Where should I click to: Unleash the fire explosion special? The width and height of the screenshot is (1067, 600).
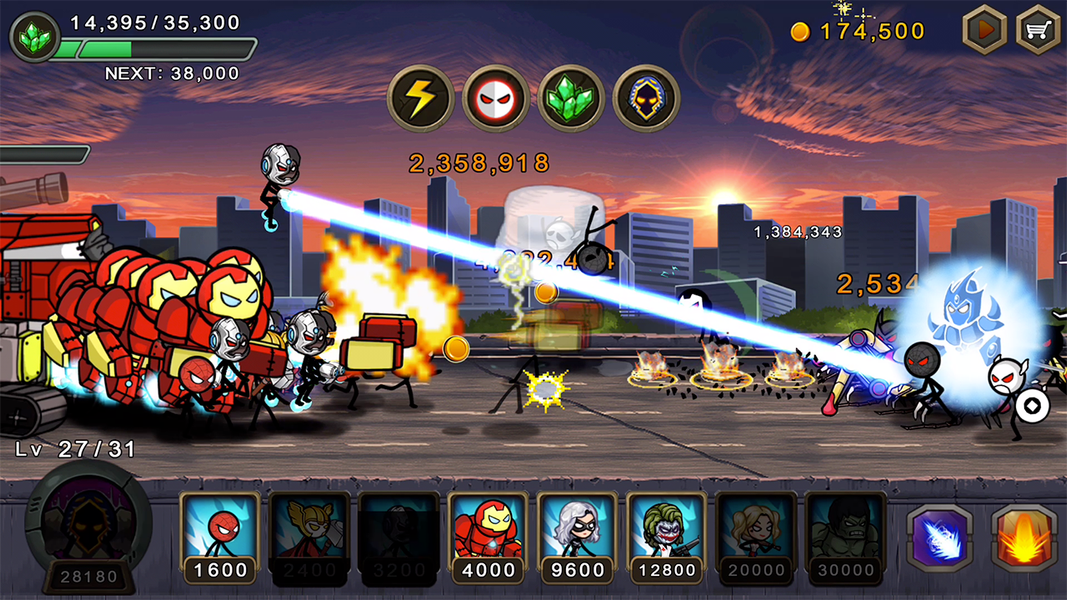(x=1024, y=539)
